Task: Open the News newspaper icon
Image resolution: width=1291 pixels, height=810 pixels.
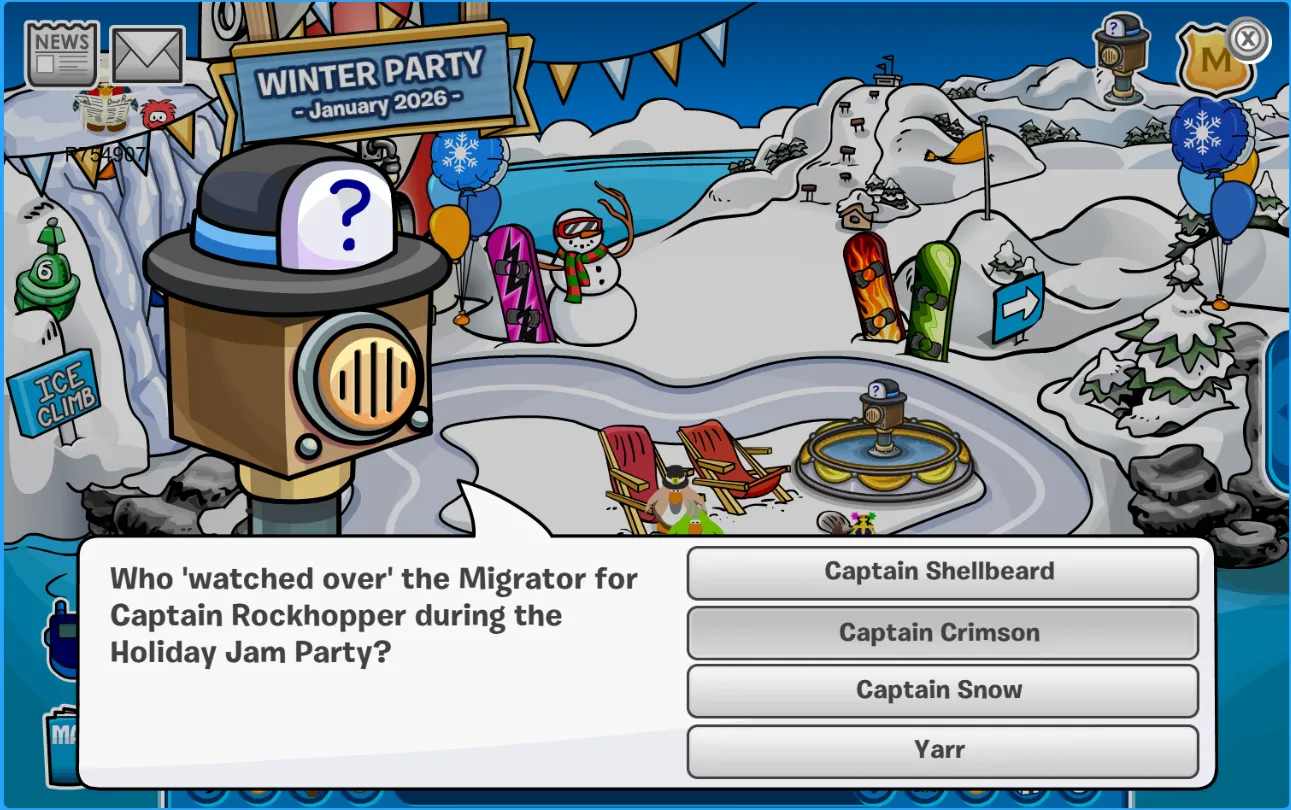Action: point(62,54)
